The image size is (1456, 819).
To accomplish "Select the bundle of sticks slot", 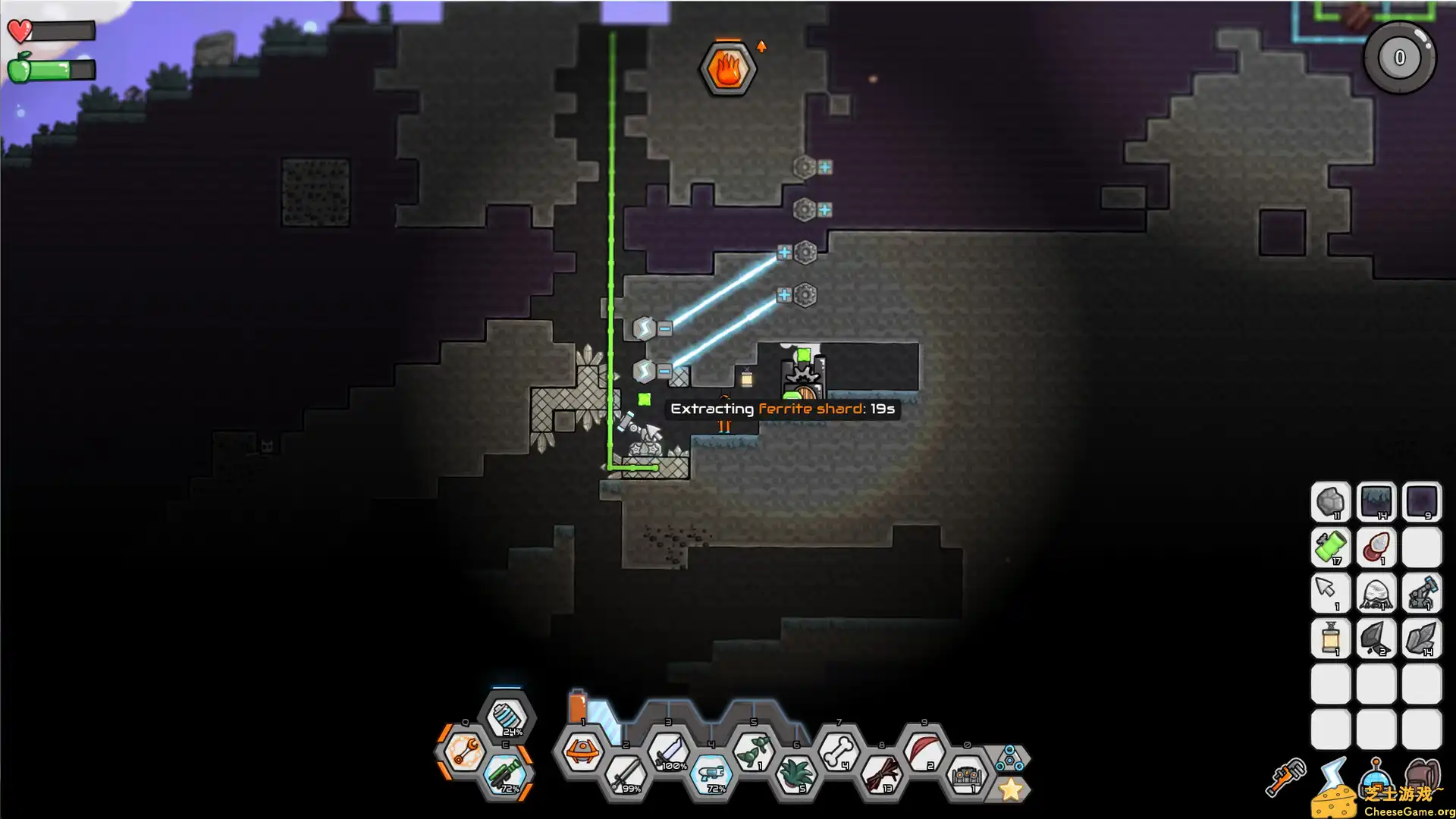I will (x=881, y=775).
